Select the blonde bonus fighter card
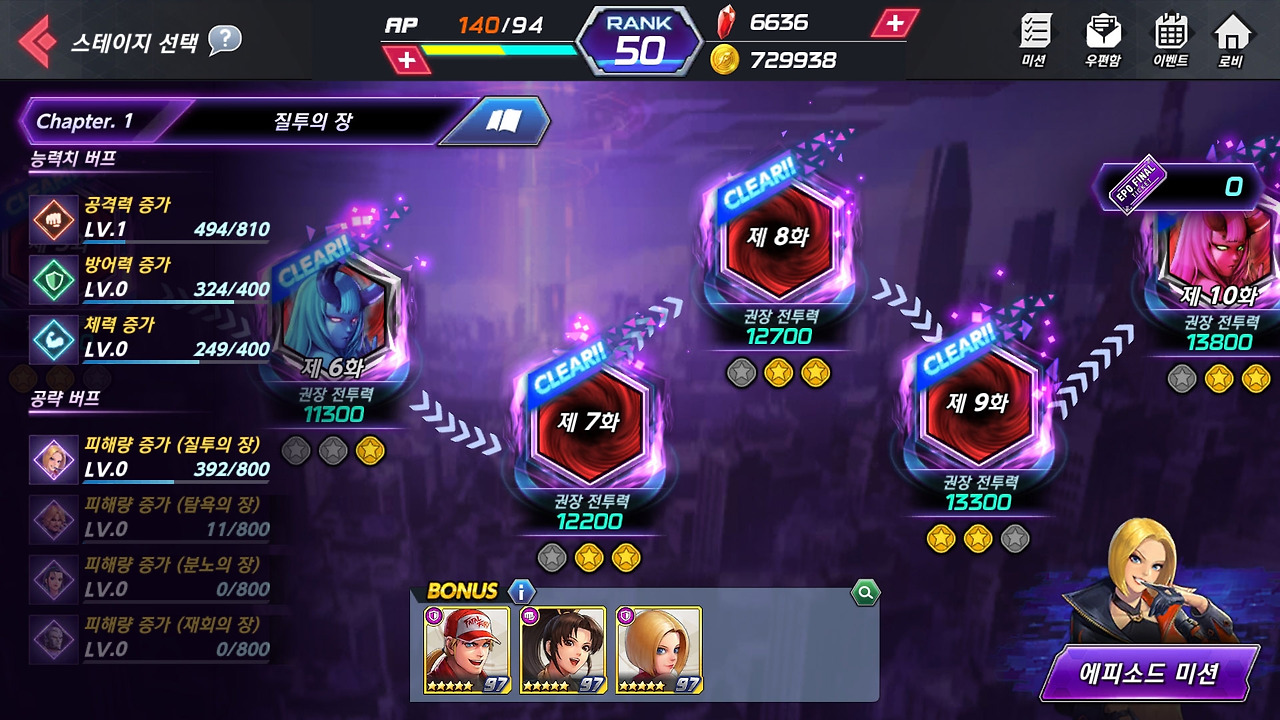The width and height of the screenshot is (1280, 720). [x=659, y=650]
